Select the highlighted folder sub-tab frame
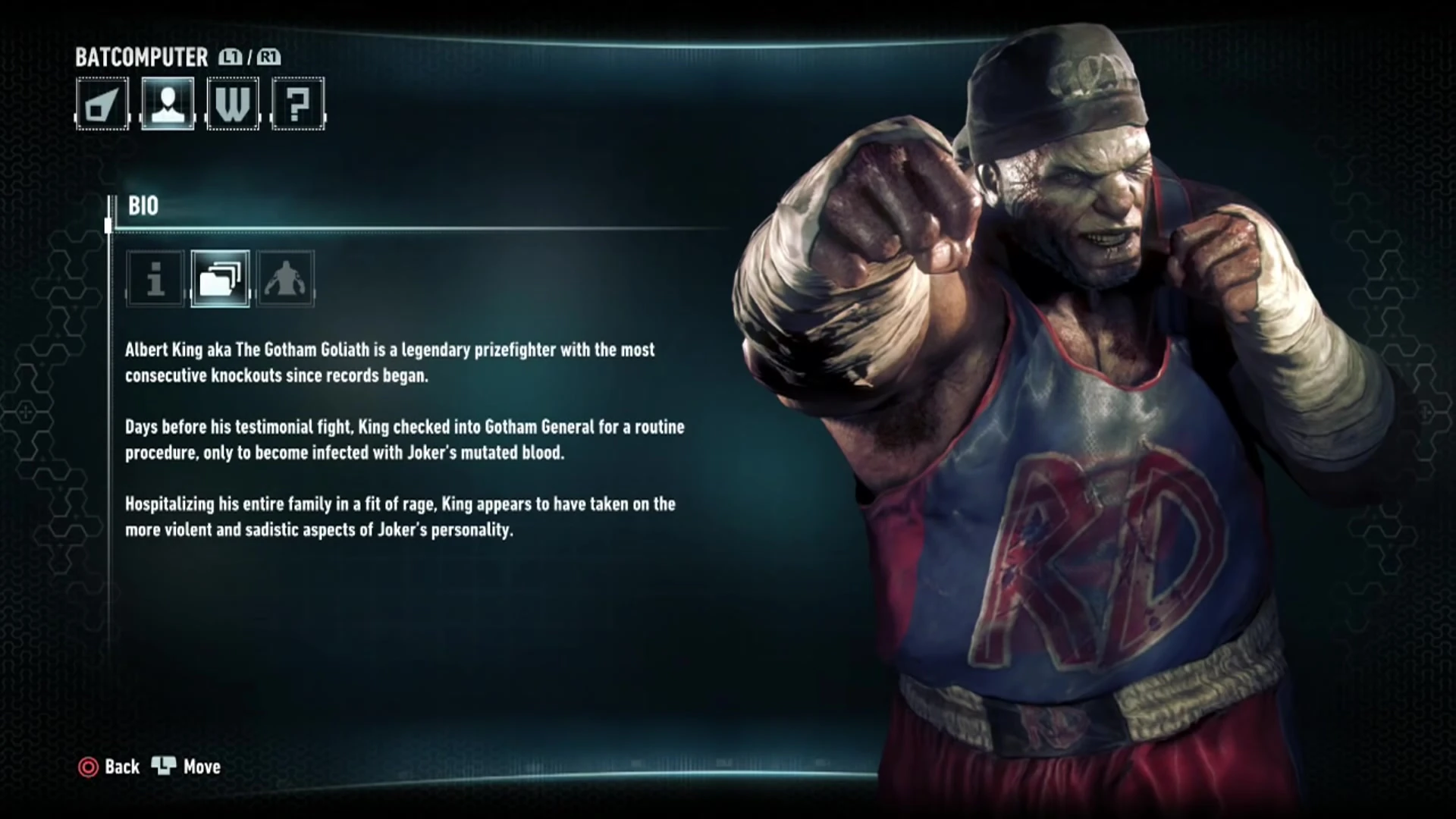The width and height of the screenshot is (1456, 819). click(x=220, y=280)
